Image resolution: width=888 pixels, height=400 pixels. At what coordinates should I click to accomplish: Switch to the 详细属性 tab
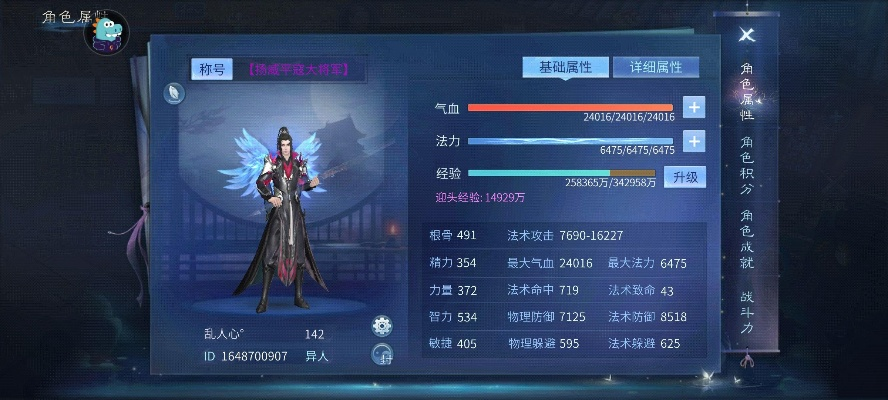[x=655, y=67]
